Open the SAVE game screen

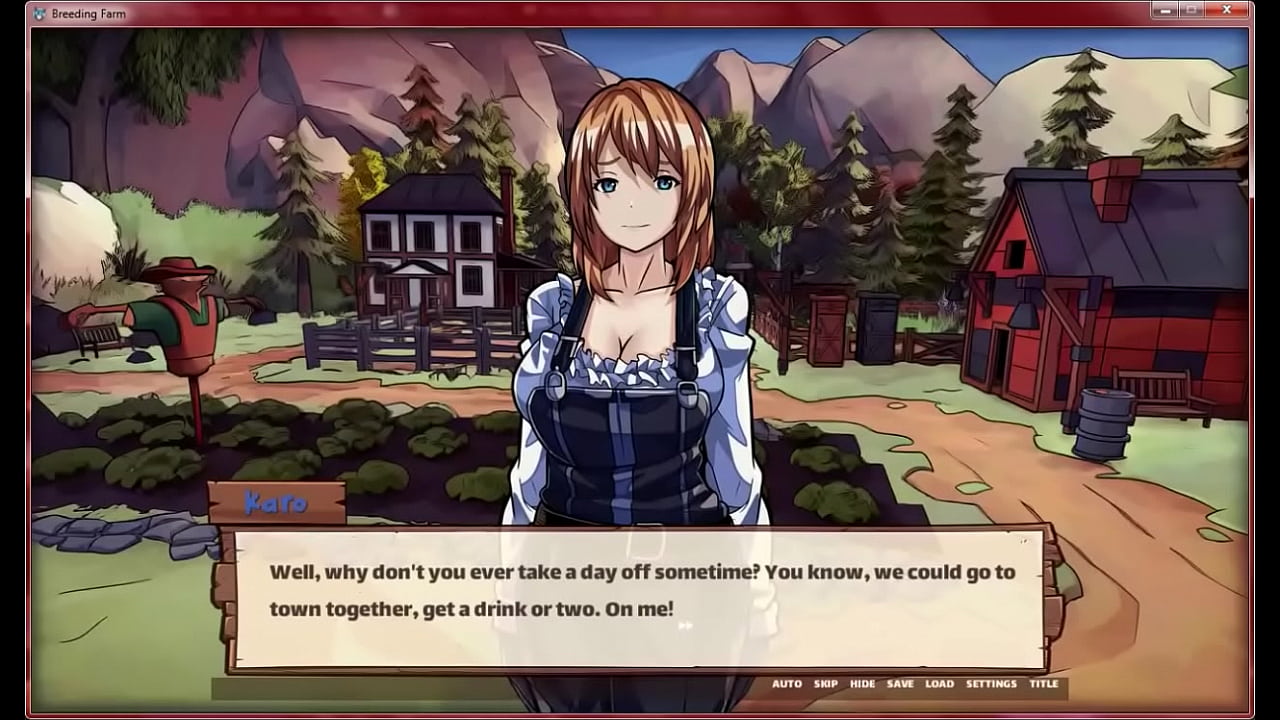pyautogui.click(x=900, y=684)
